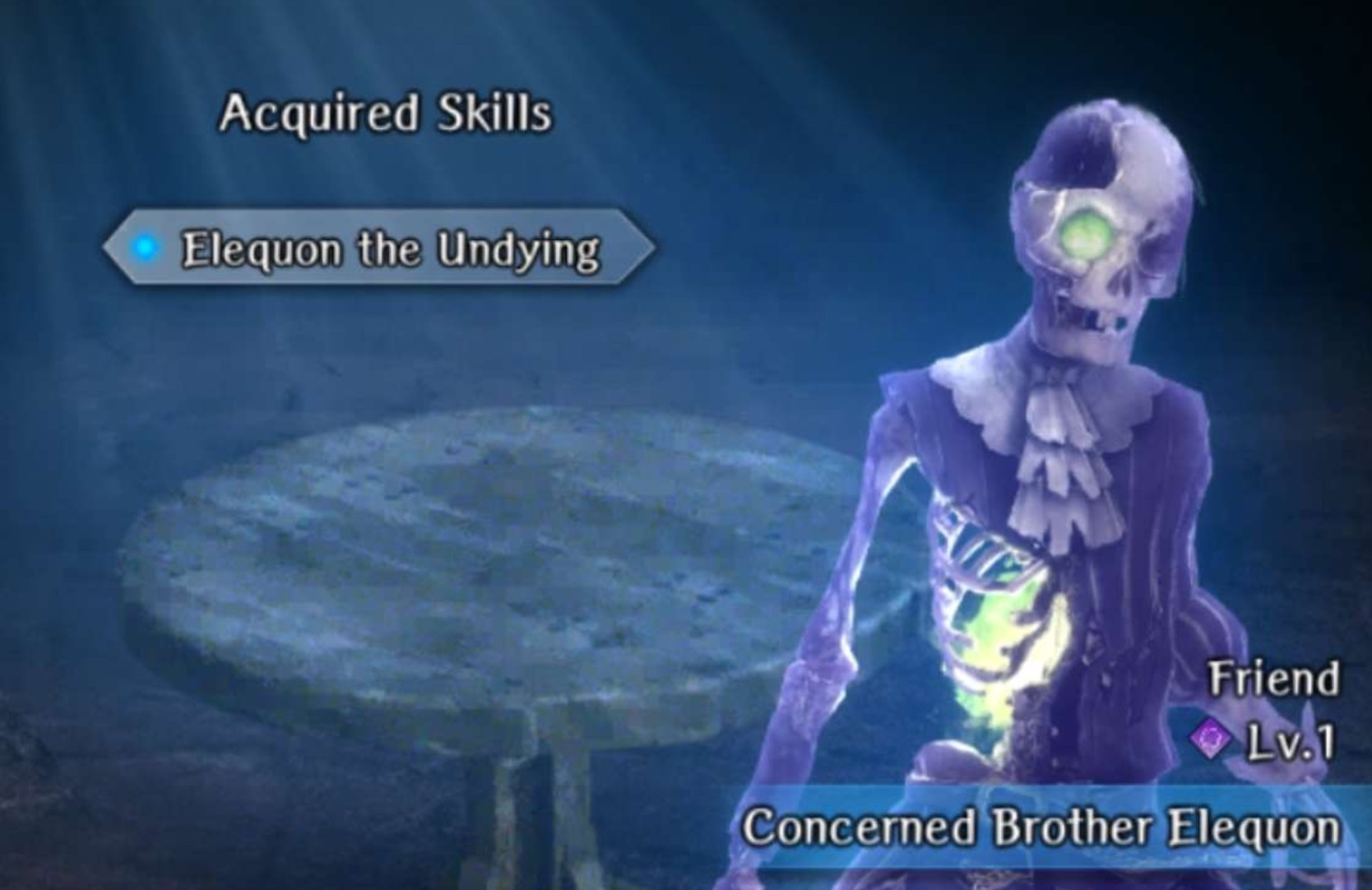
Task: Select the Elequon the Undying skill
Action: [x=380, y=248]
